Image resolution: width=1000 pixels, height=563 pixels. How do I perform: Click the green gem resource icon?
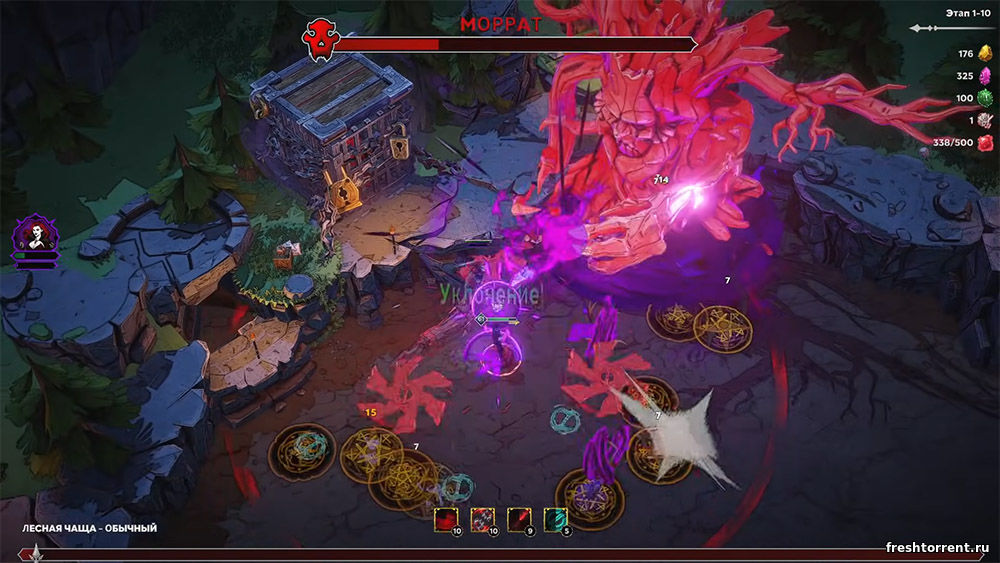point(984,98)
